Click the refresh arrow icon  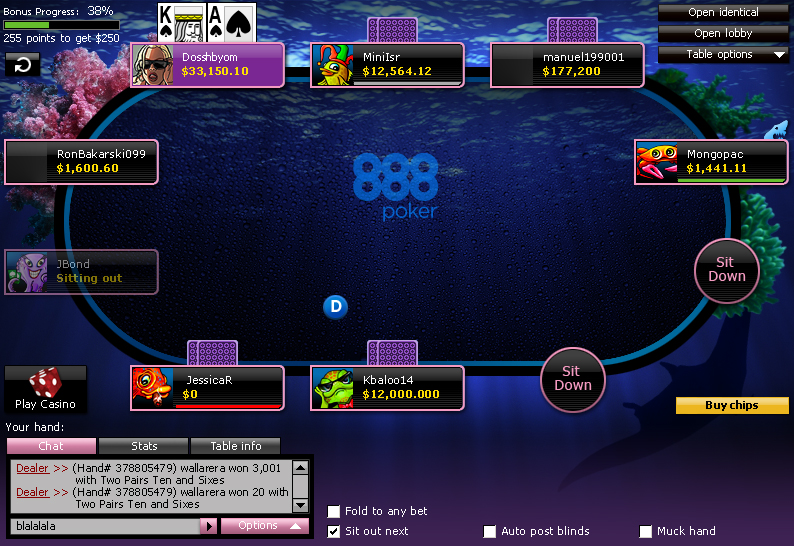click(22, 65)
